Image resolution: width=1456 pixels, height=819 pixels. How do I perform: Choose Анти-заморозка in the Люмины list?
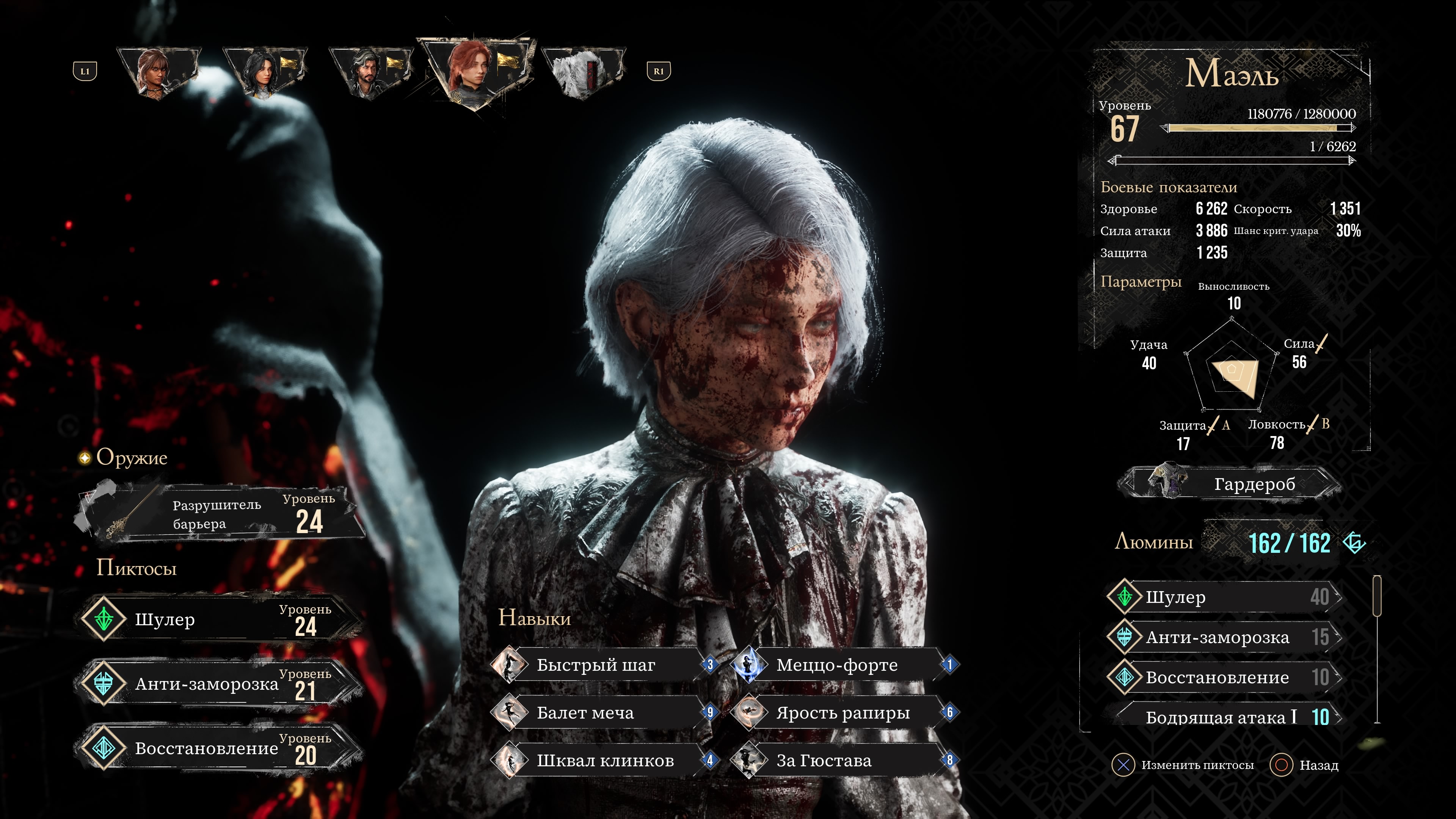(x=1224, y=637)
